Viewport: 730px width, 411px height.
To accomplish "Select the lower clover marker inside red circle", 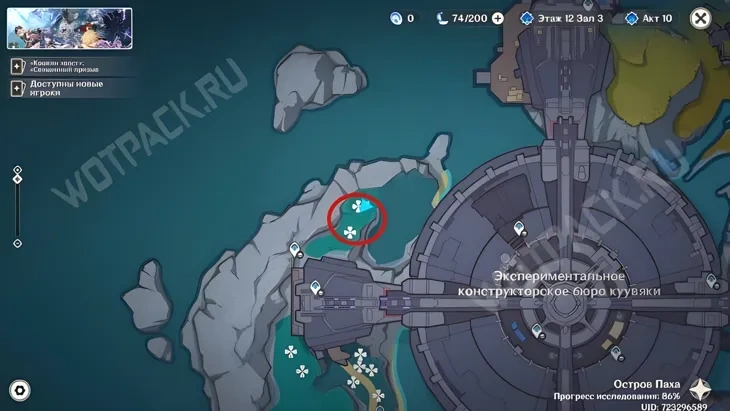I will tap(350, 233).
